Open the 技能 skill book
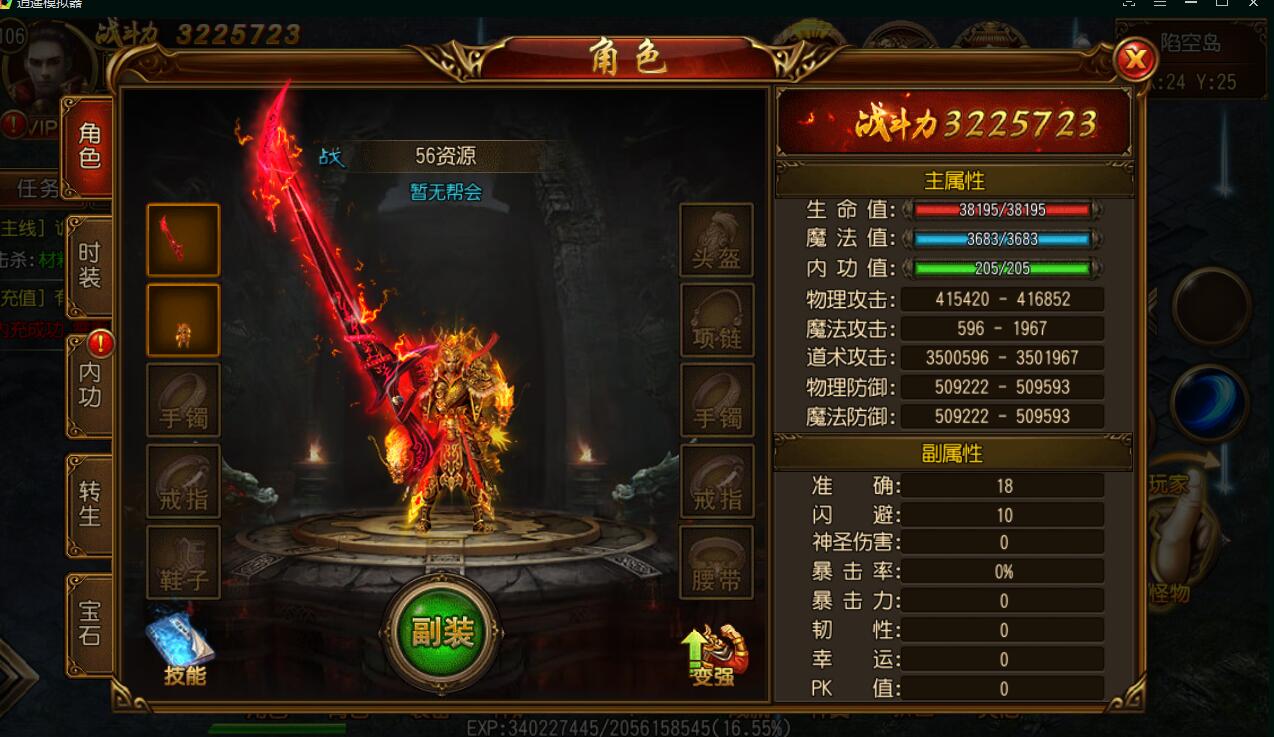Image resolution: width=1274 pixels, height=737 pixels. point(182,647)
